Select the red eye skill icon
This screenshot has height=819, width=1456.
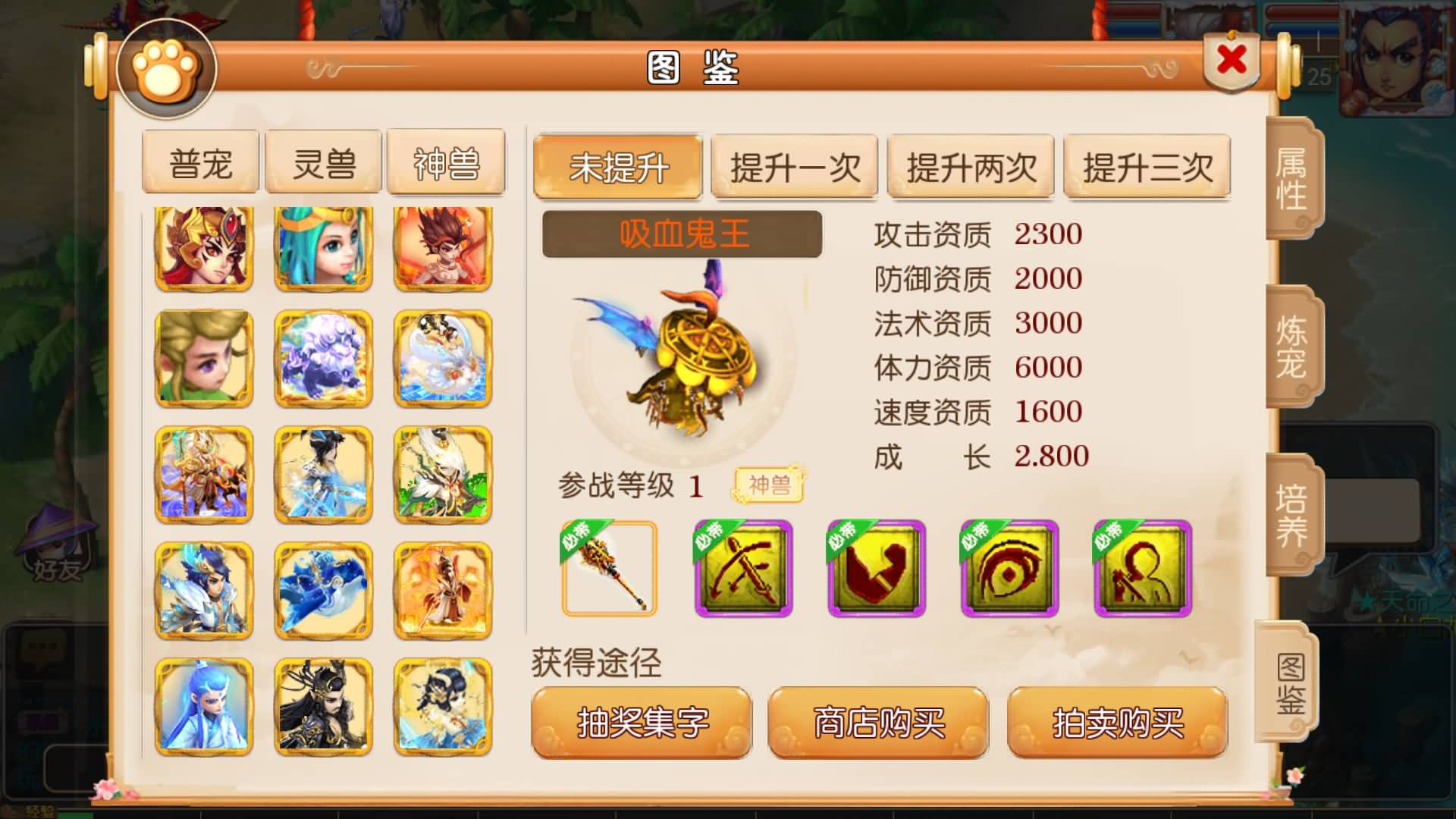pos(1009,570)
